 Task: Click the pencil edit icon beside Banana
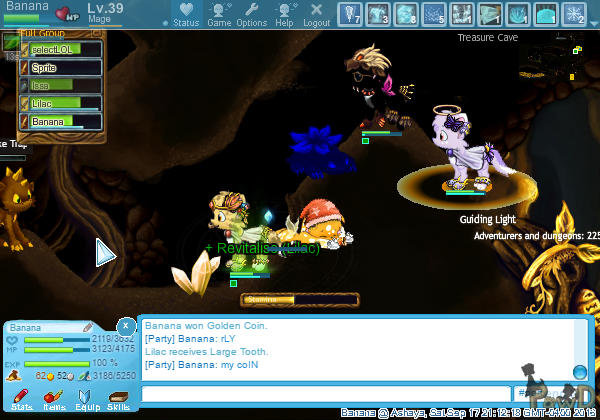tap(88, 327)
